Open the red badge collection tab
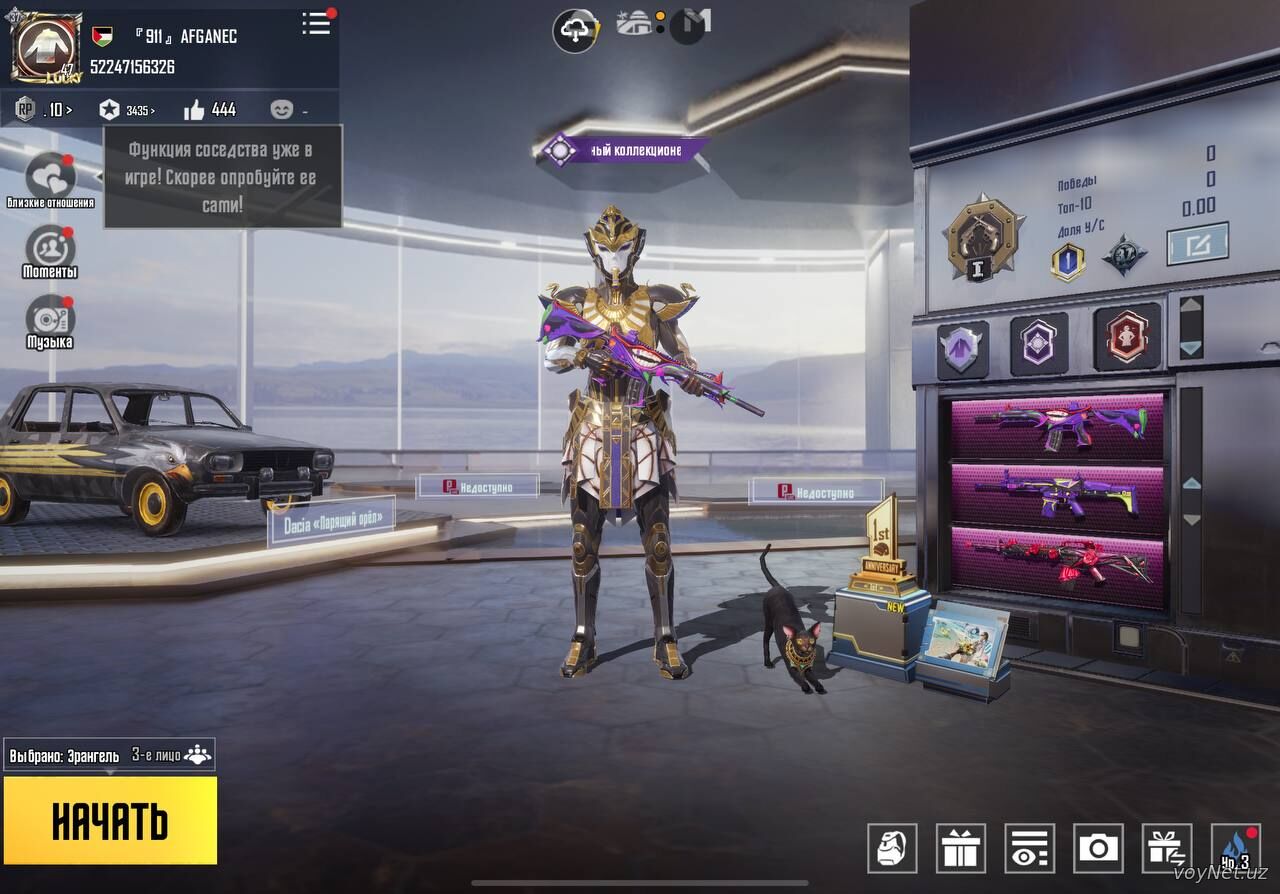 point(1127,338)
